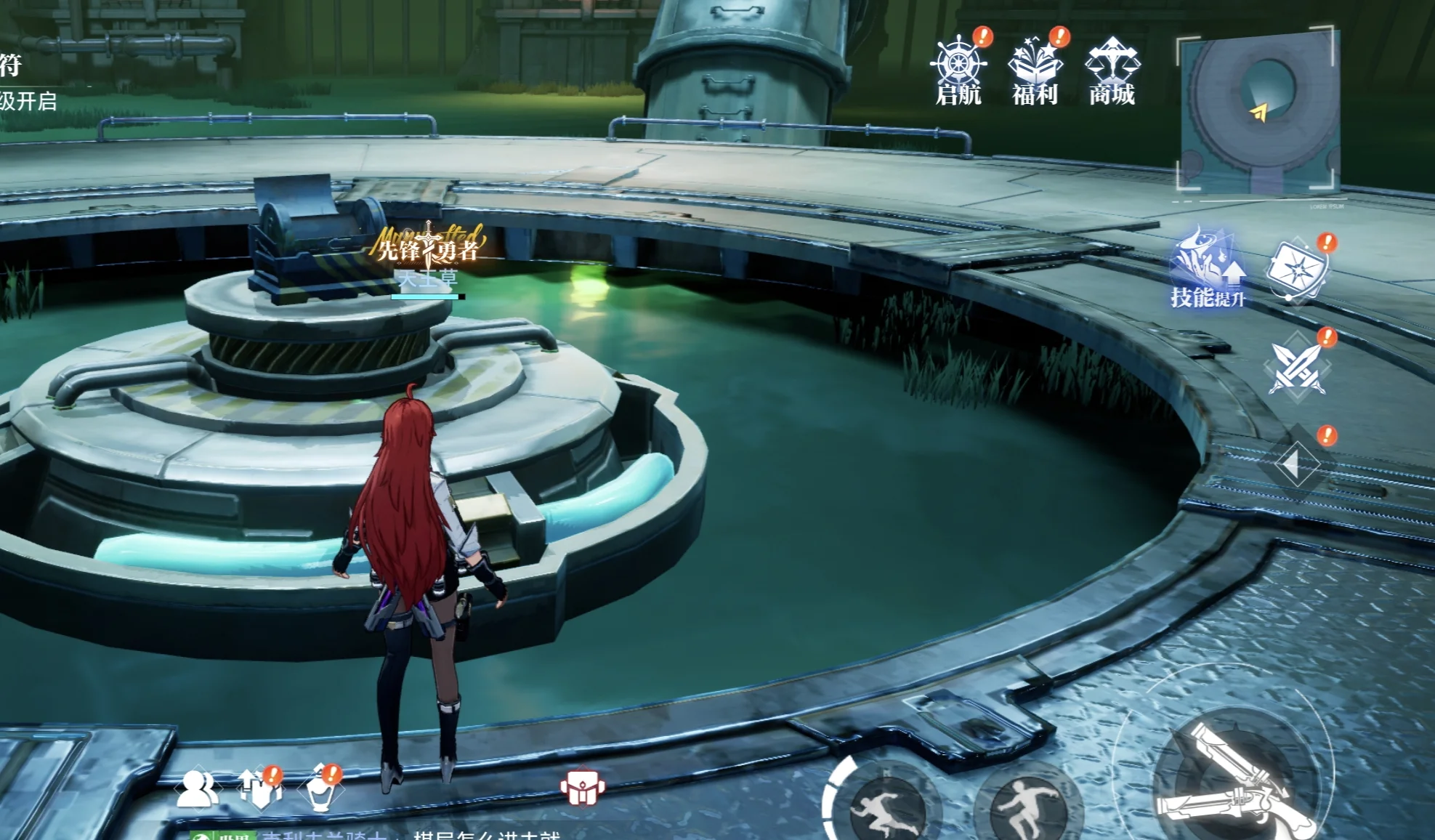
Task: Open the red robot head icon
Action: coord(582,788)
